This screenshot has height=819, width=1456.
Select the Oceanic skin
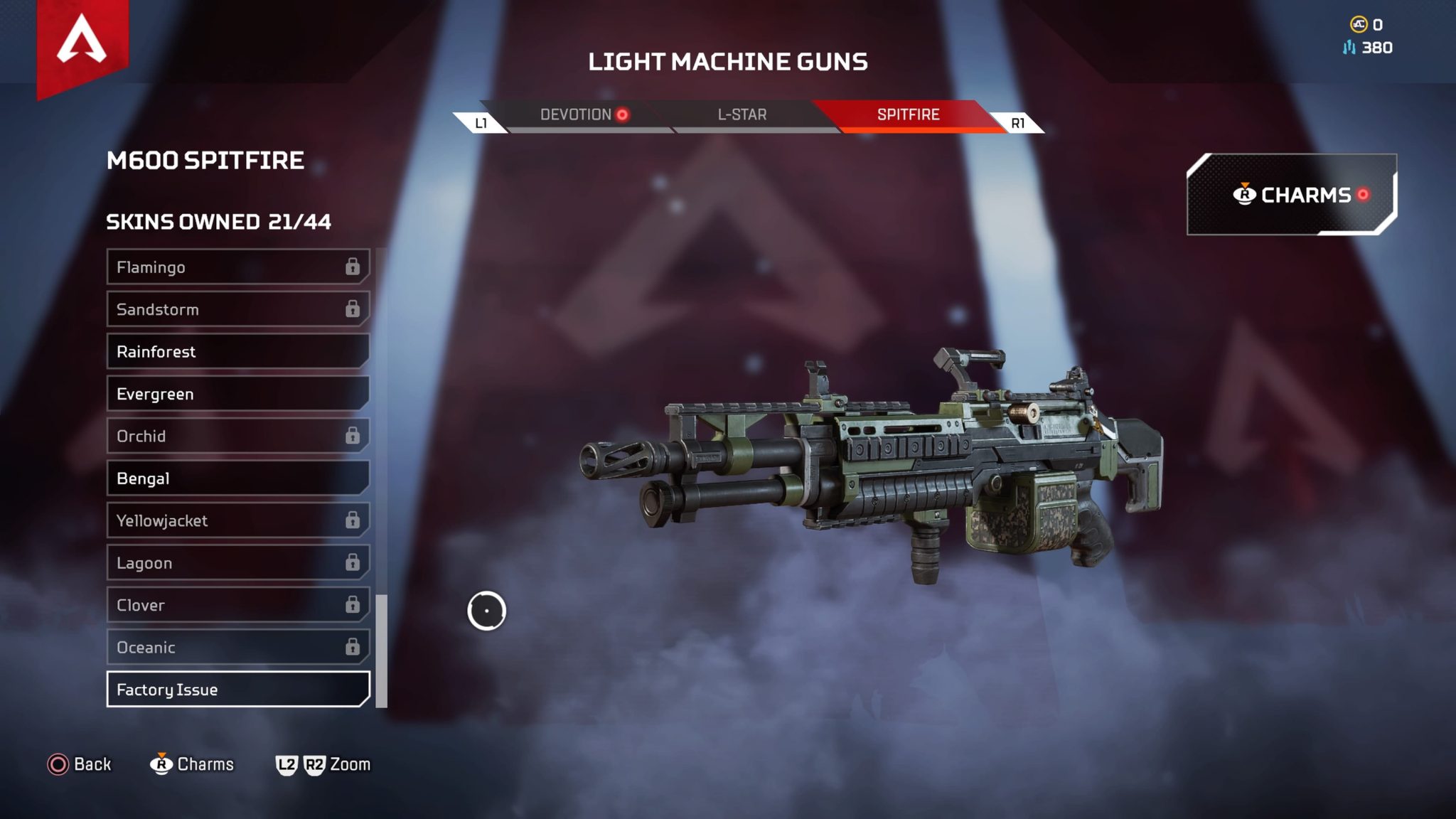(237, 647)
